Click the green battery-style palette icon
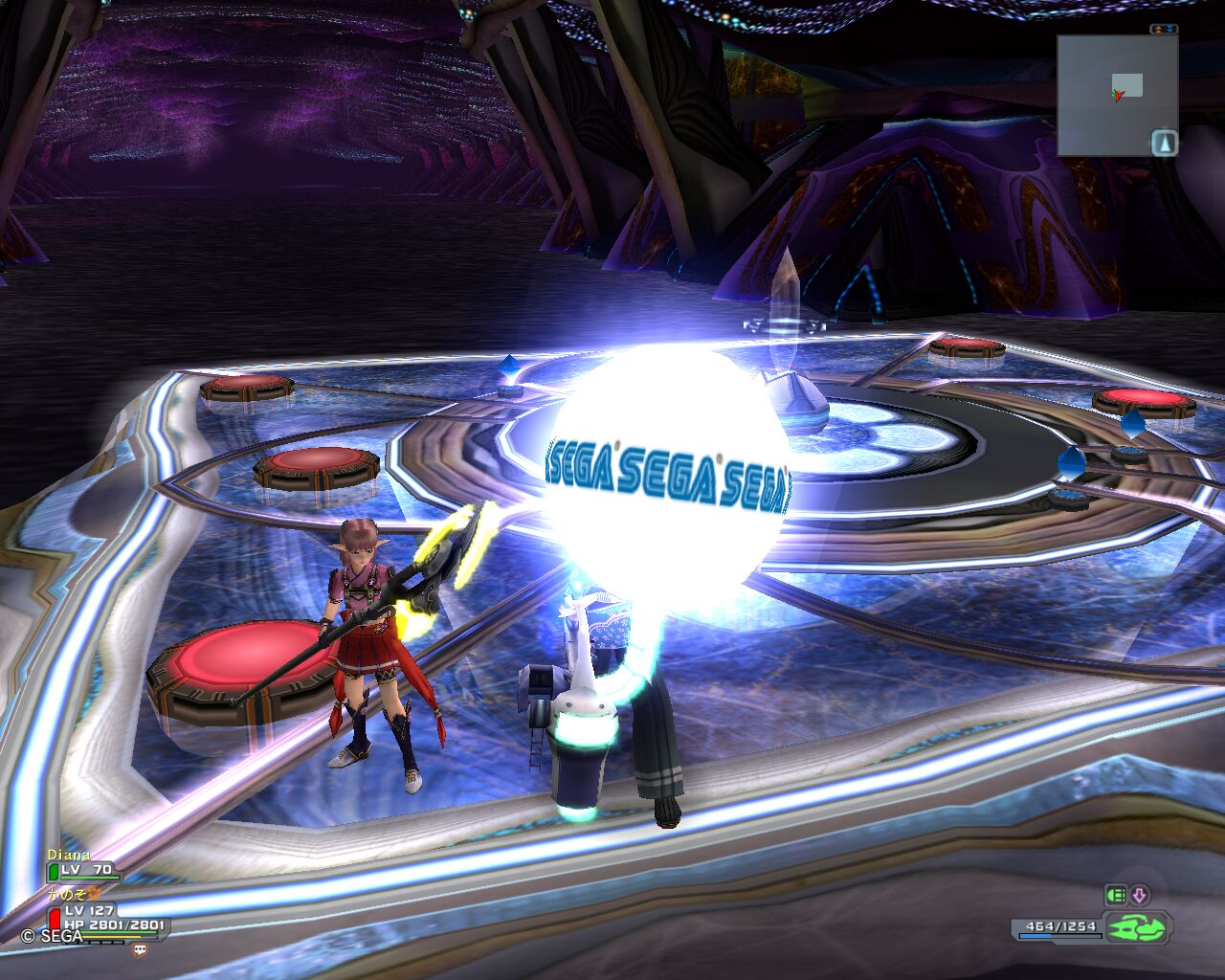 coord(1116,896)
